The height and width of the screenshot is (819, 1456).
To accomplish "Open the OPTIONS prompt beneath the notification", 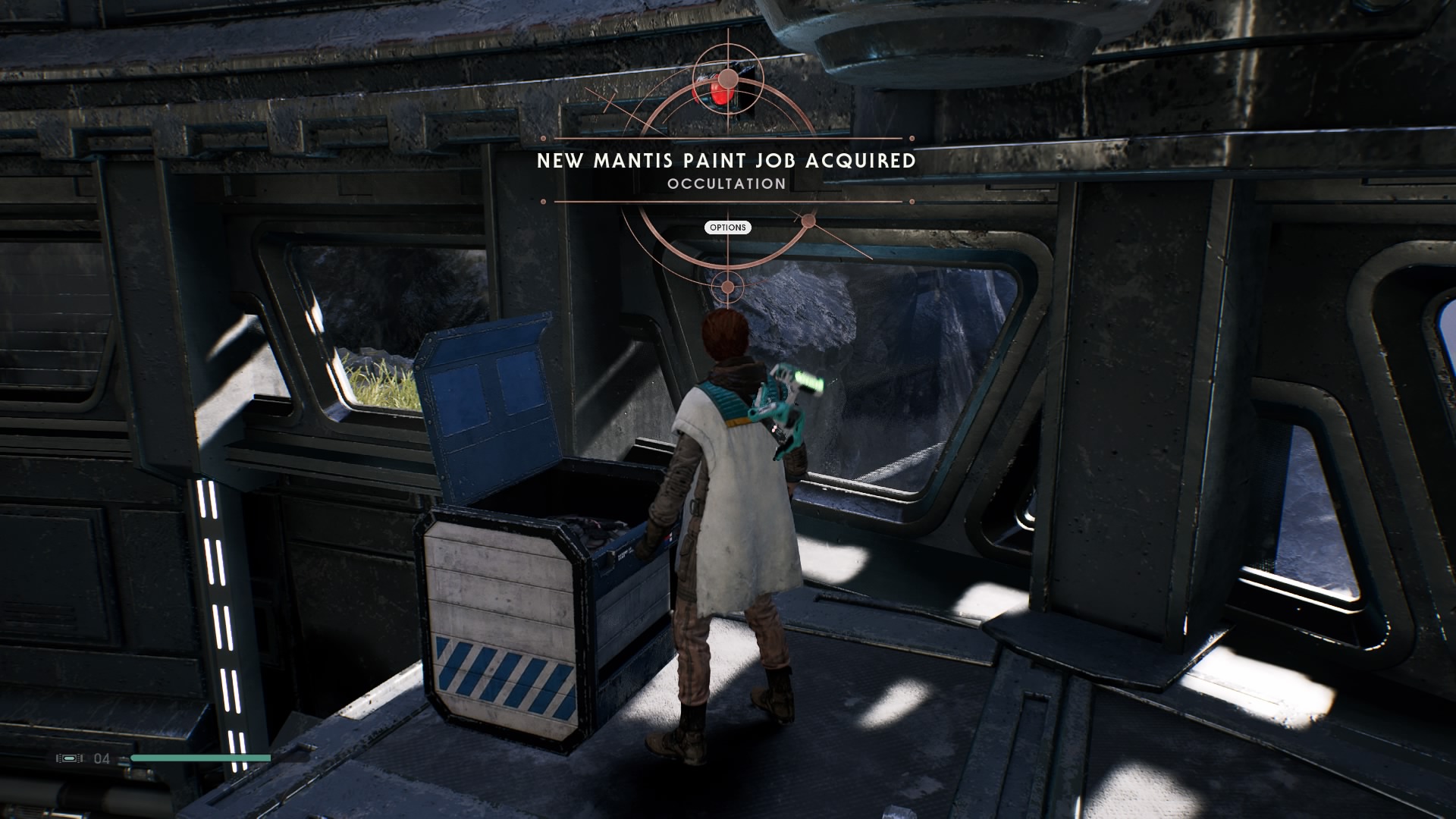I will click(x=727, y=227).
